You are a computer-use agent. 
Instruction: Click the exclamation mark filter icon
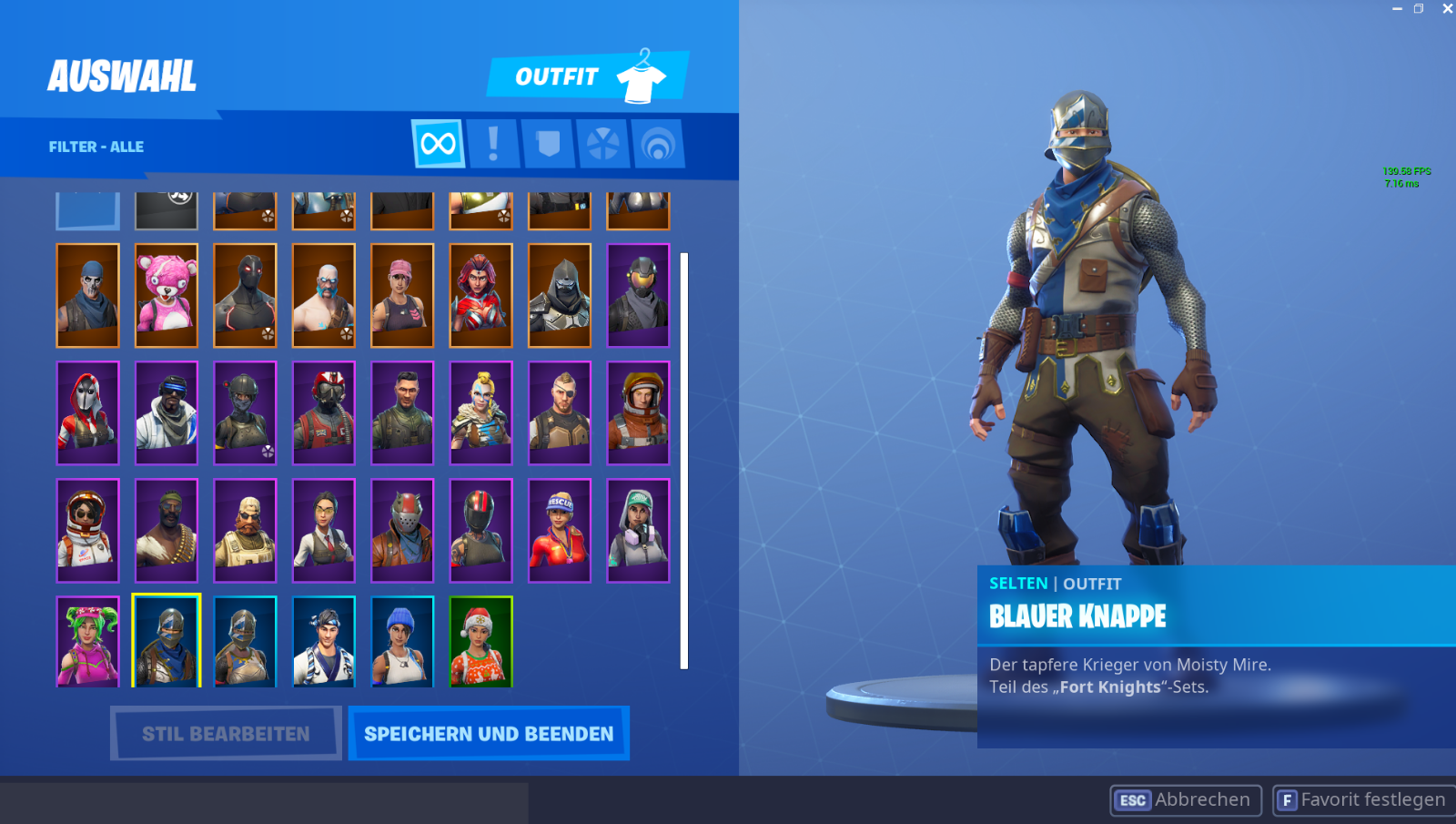pos(494,144)
